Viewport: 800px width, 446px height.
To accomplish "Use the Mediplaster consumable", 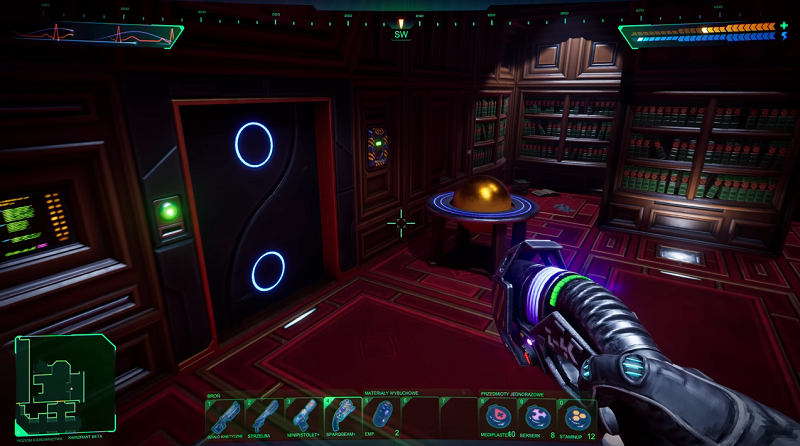I will (497, 417).
